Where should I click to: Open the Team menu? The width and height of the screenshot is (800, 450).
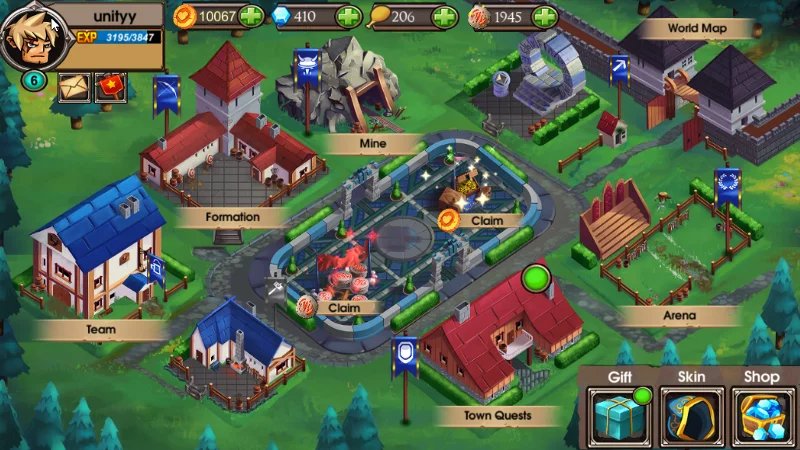tap(100, 328)
